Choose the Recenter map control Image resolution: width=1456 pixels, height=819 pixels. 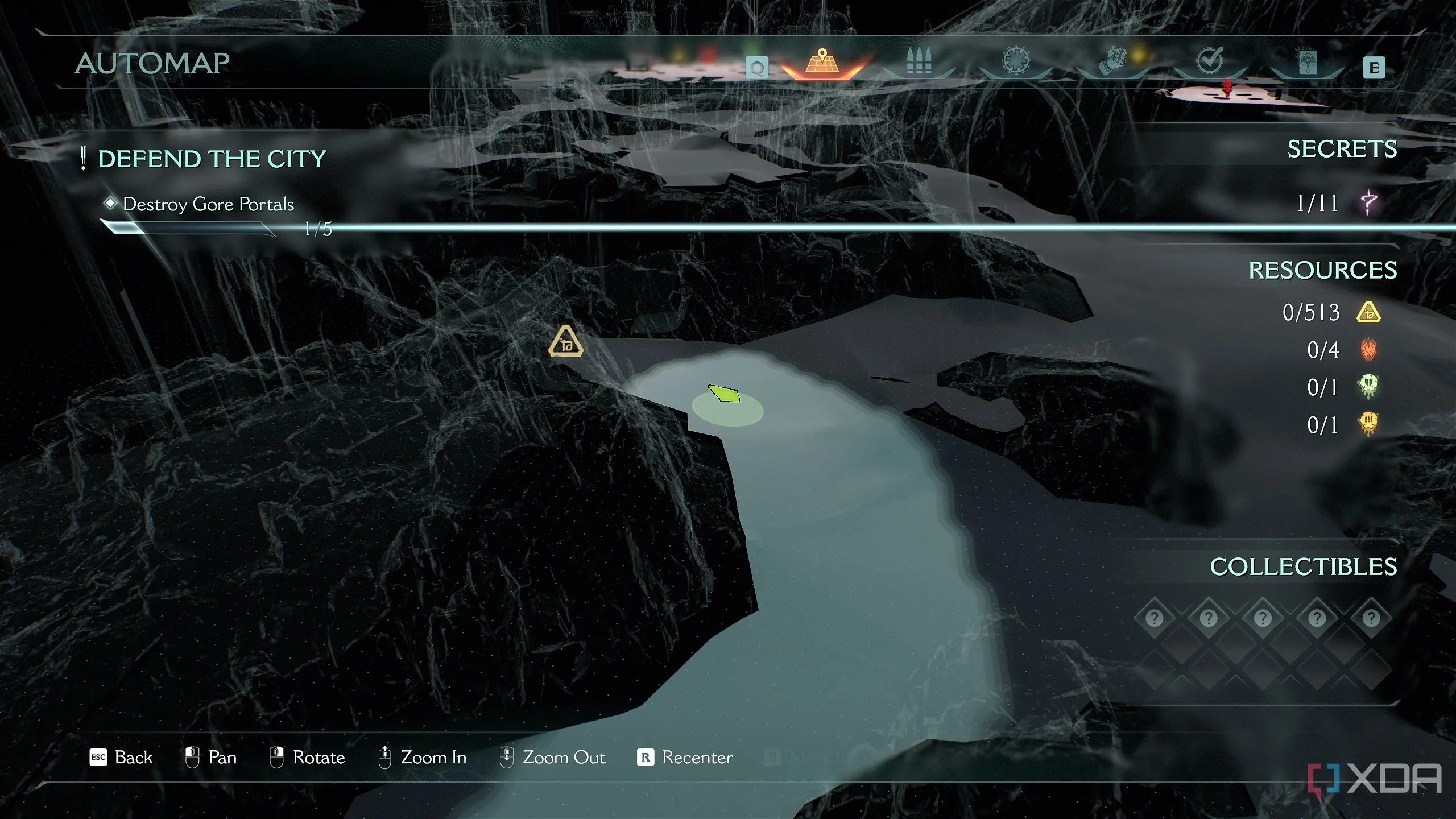[x=685, y=758]
